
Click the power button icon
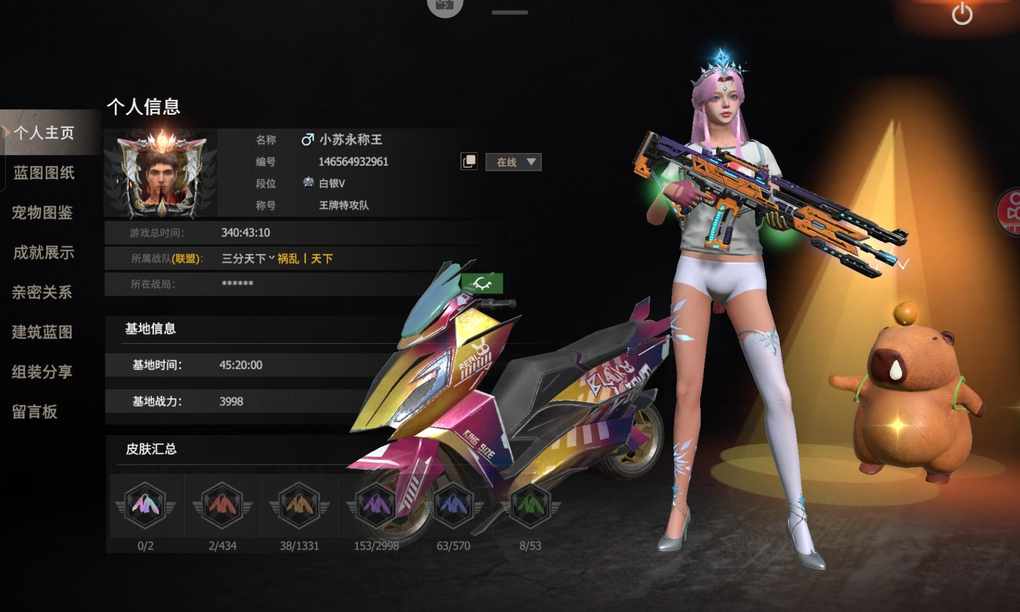point(962,14)
